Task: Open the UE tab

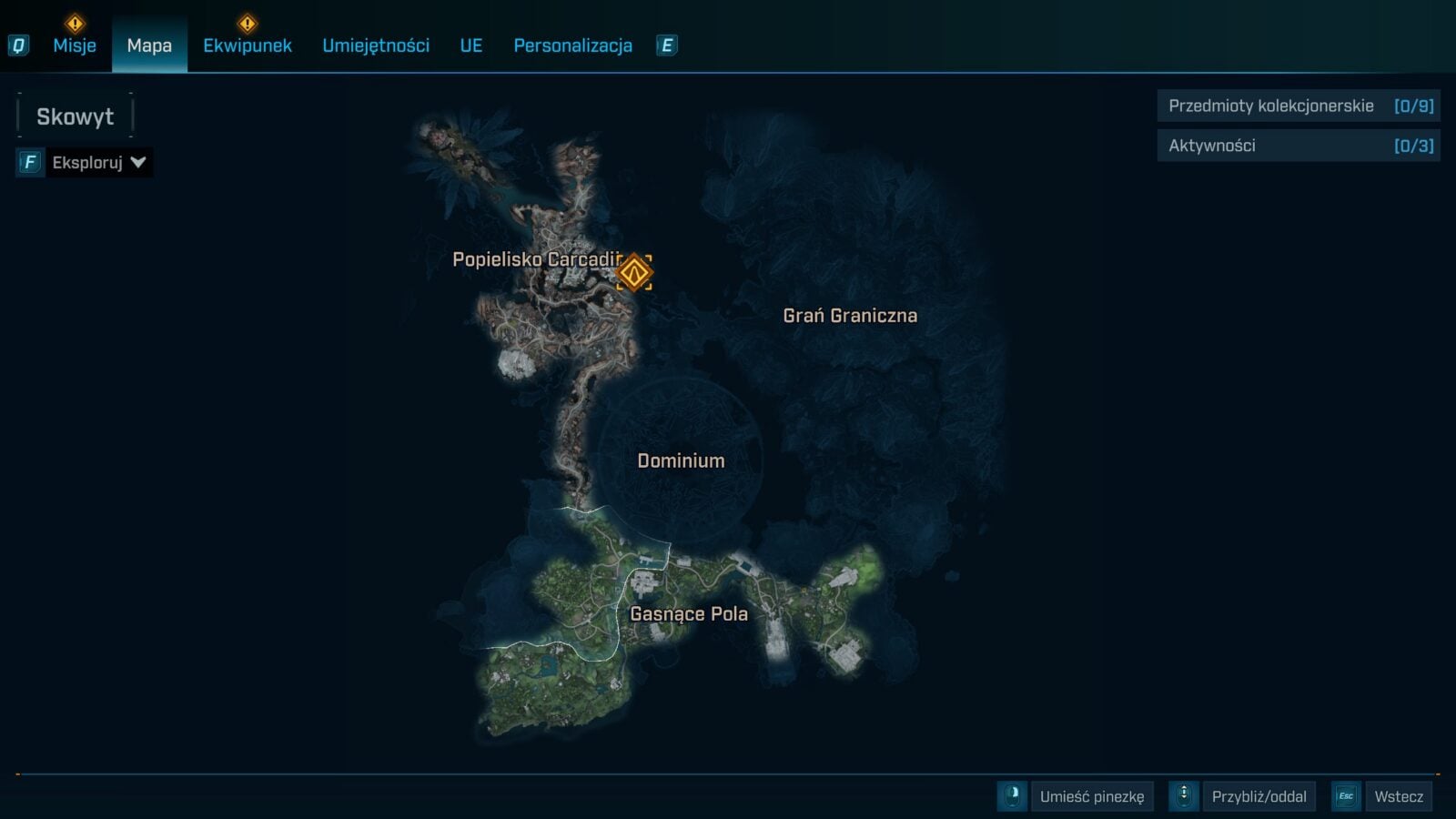Action: [x=471, y=45]
